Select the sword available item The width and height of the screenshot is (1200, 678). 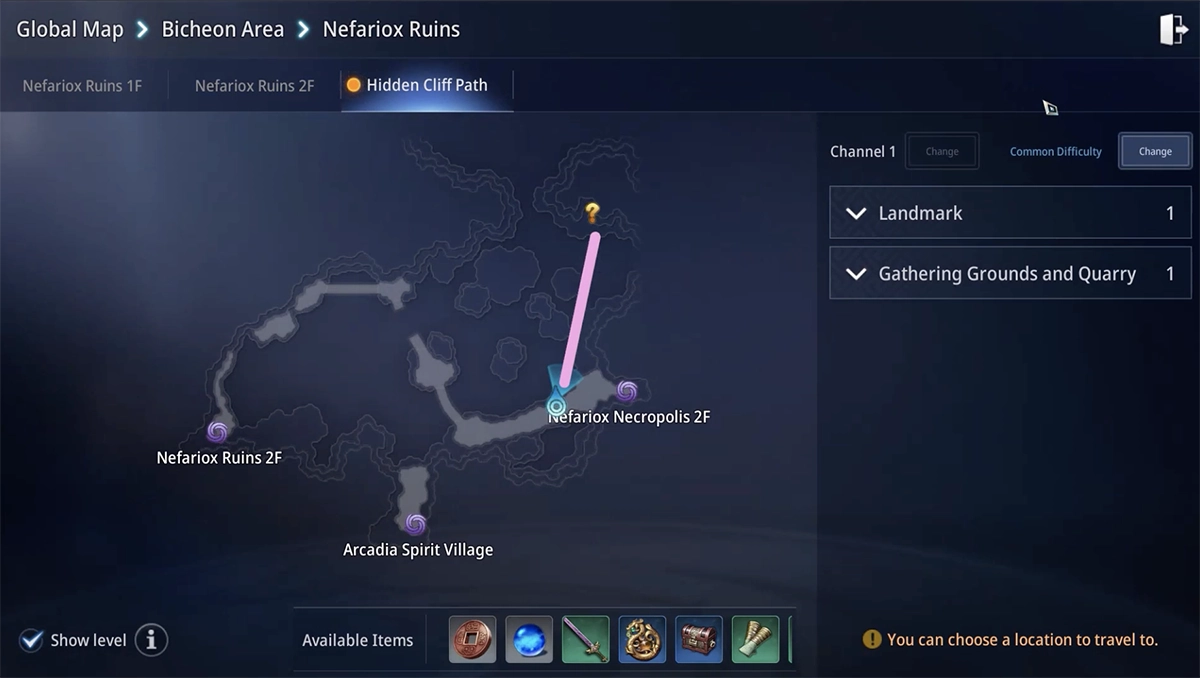[x=585, y=640]
